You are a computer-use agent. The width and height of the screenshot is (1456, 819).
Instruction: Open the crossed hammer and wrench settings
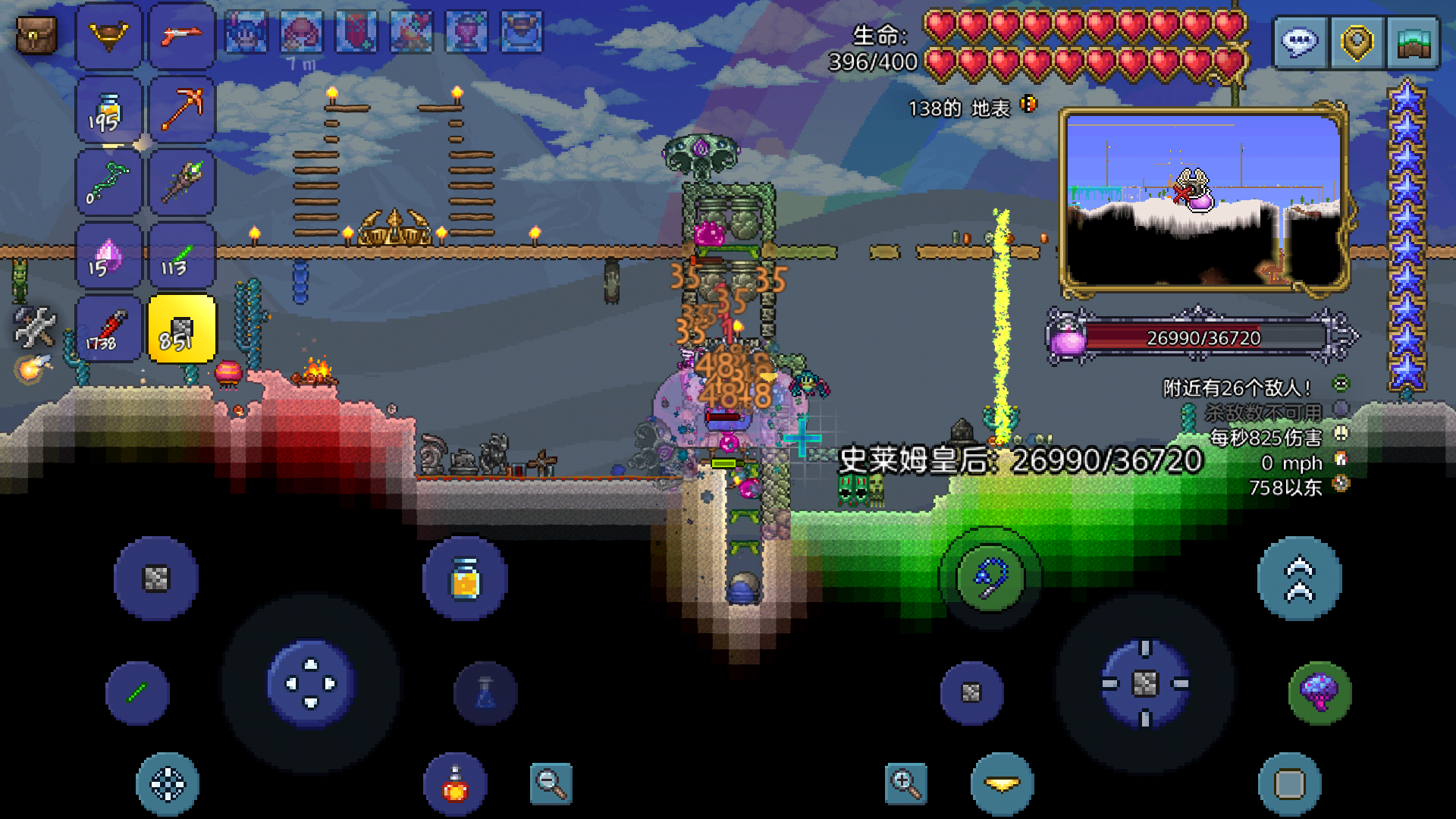[x=34, y=326]
